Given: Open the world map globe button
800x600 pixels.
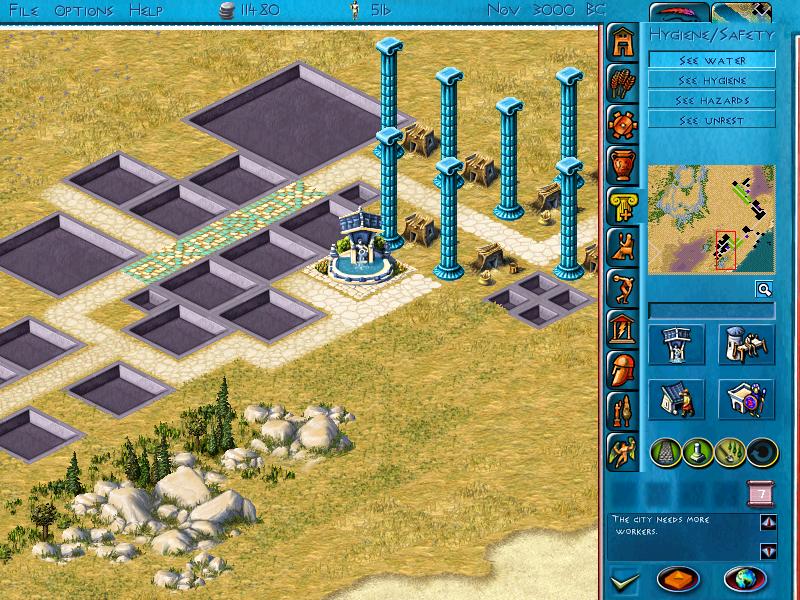Looking at the screenshot, I should [745, 580].
